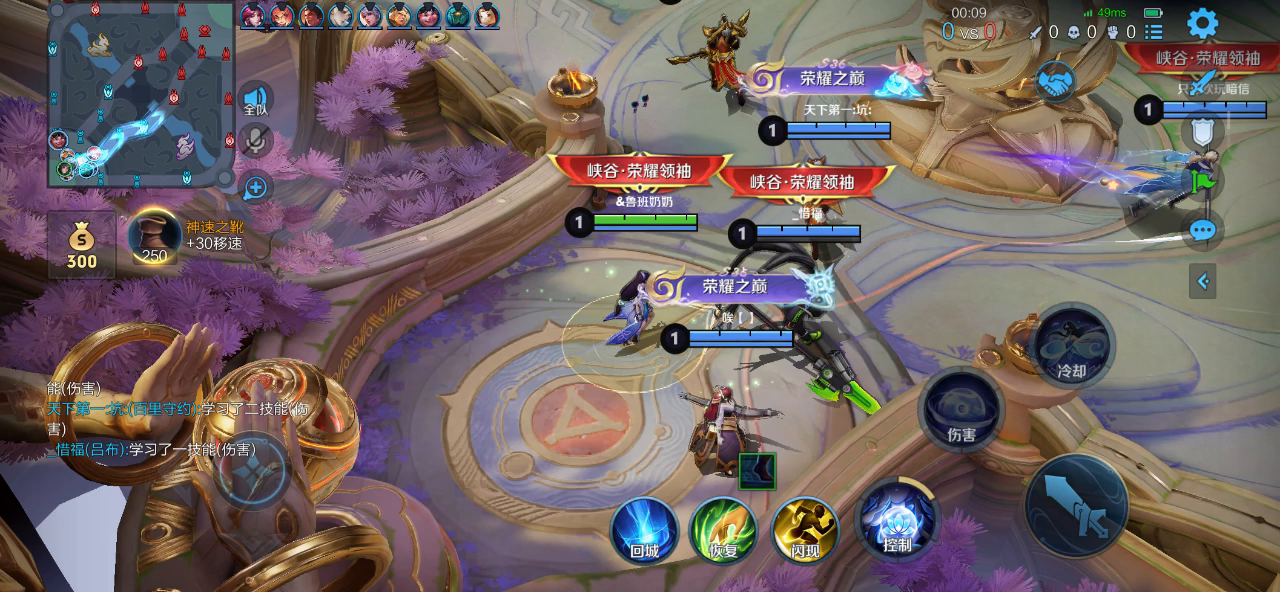Cast the 闪现 flash summoner spell
Viewport: 1280px width, 592px height.
pyautogui.click(x=804, y=529)
